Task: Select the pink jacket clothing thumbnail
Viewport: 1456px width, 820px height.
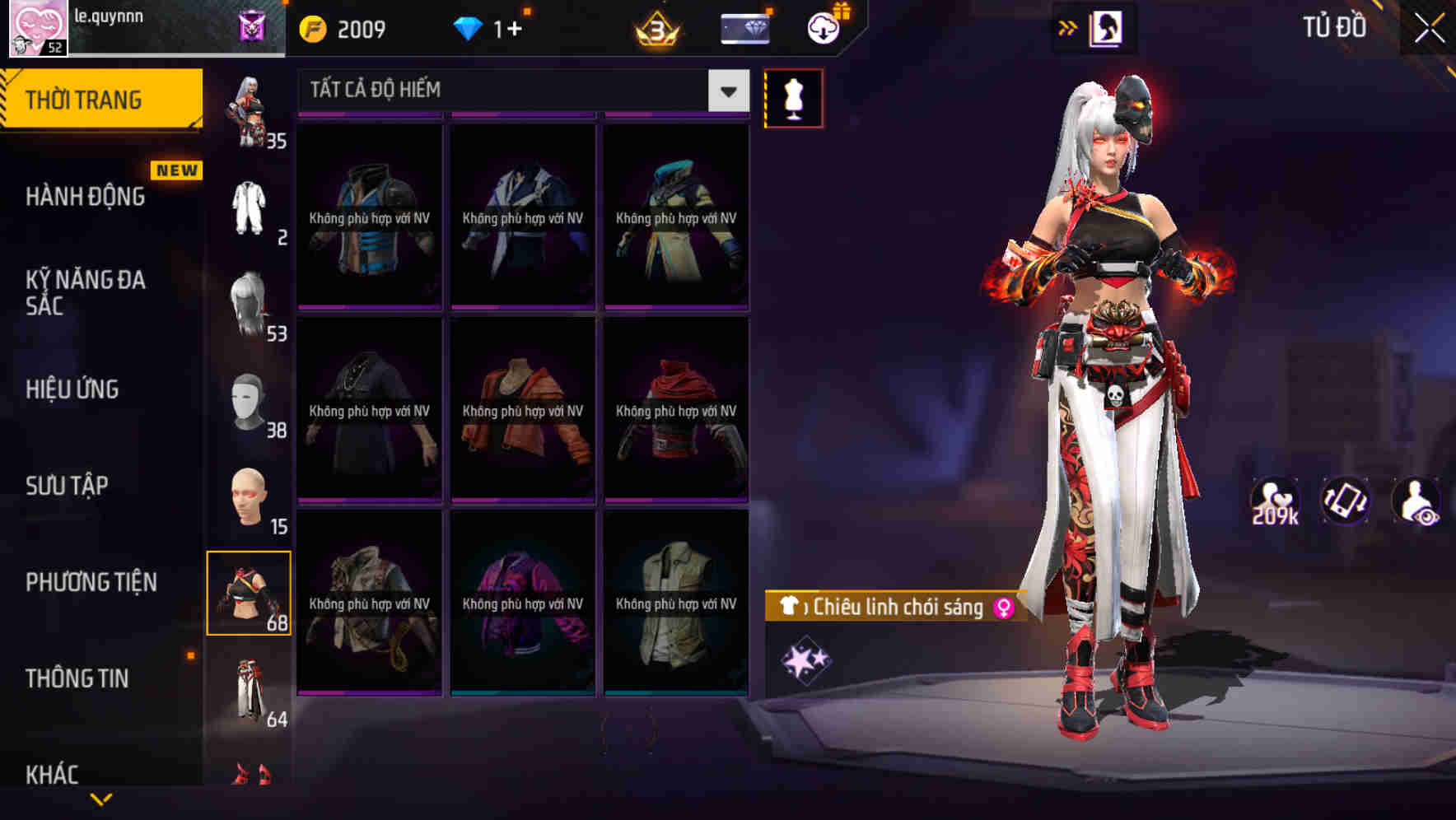Action: coord(520,605)
